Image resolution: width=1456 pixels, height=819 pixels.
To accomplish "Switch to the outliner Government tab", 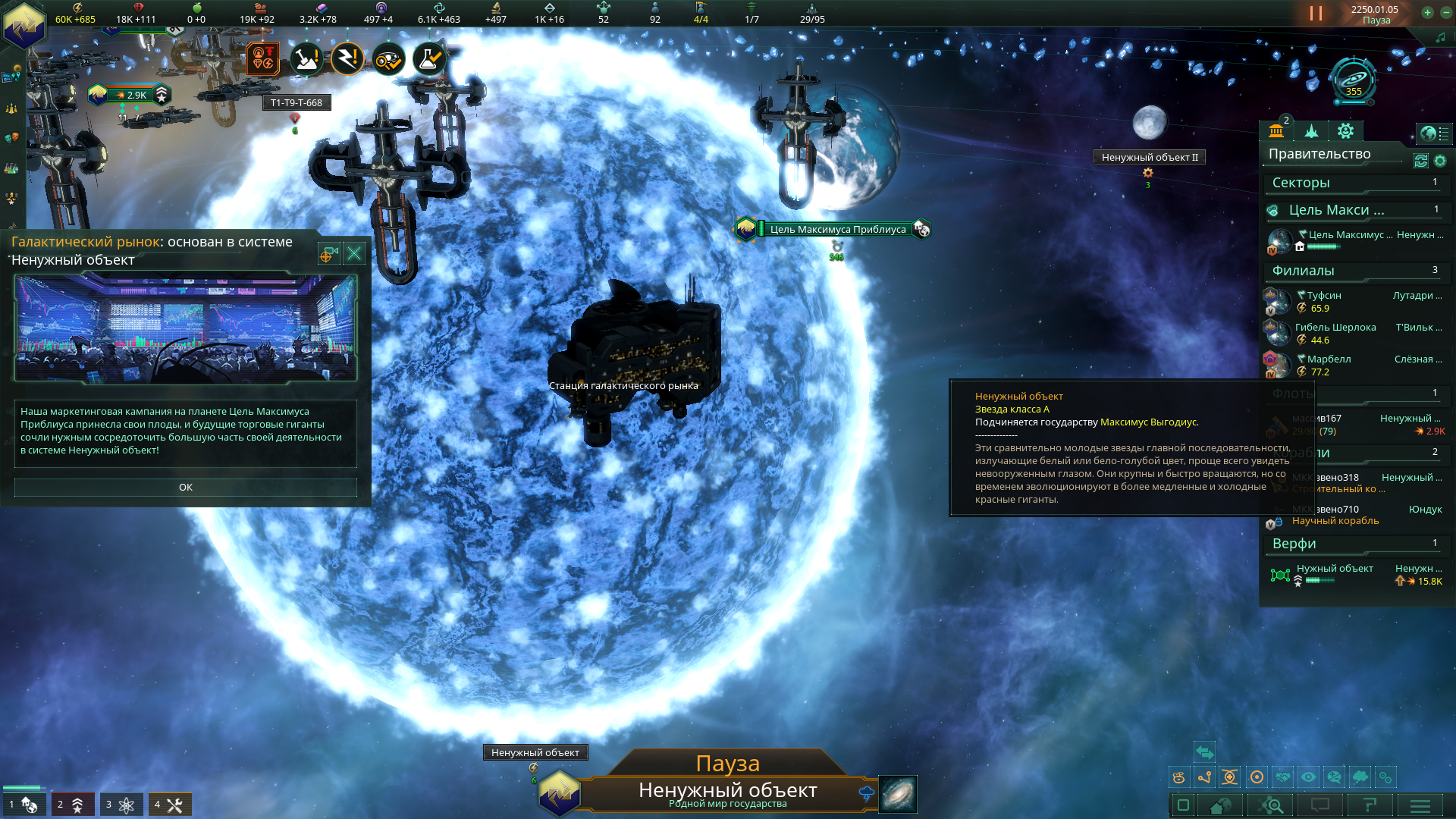I will pos(1276,131).
